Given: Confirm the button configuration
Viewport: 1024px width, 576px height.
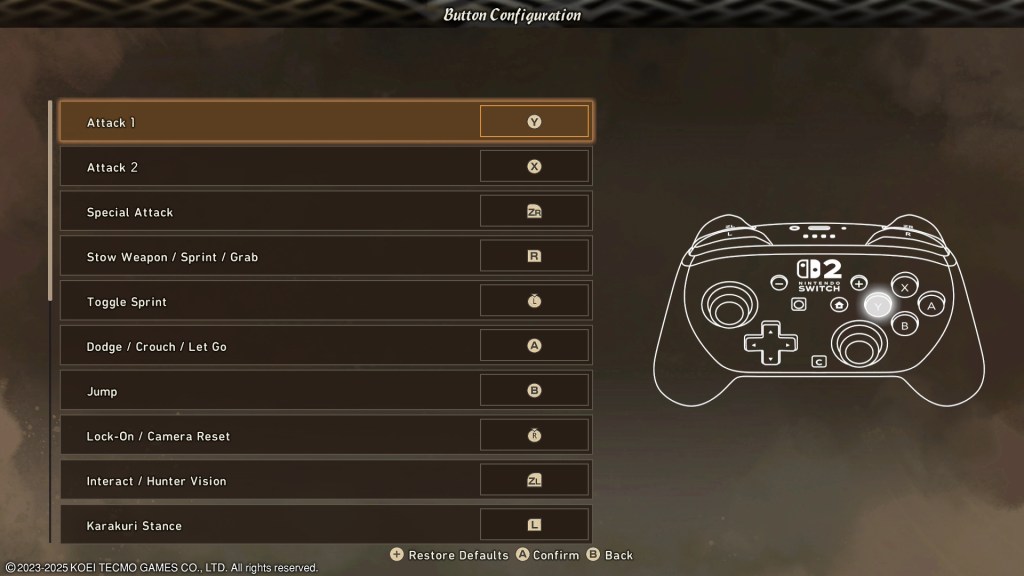Looking at the screenshot, I should click(x=547, y=555).
